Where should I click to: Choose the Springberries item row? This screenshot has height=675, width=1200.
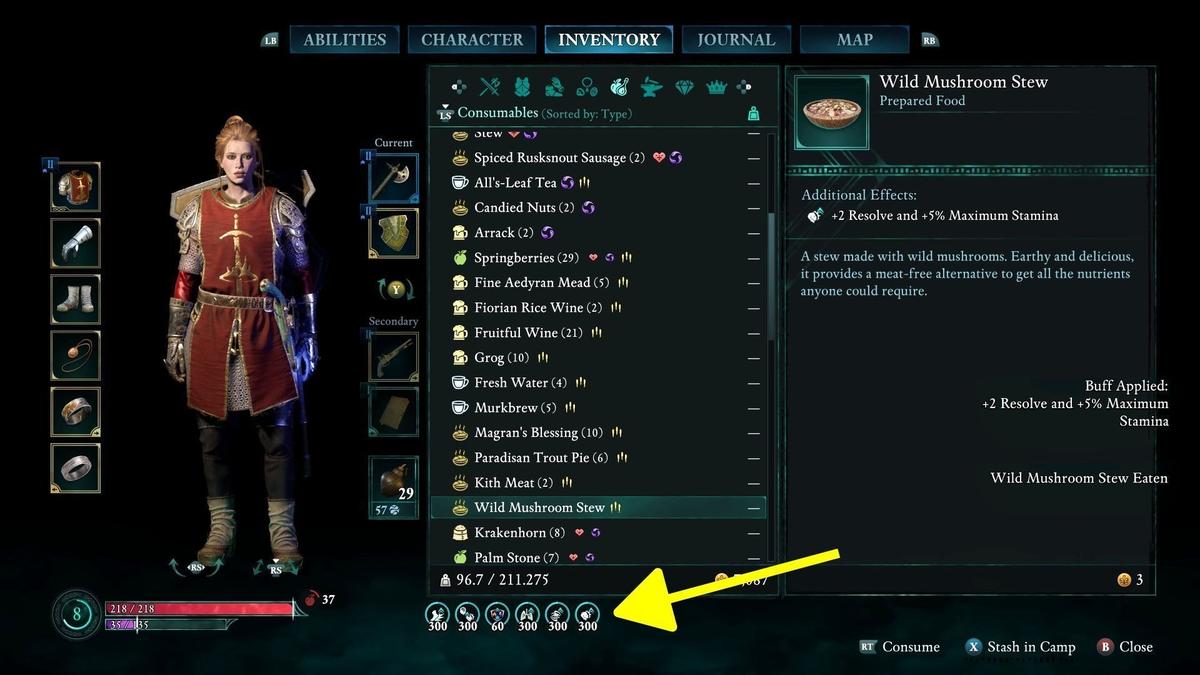(x=514, y=258)
